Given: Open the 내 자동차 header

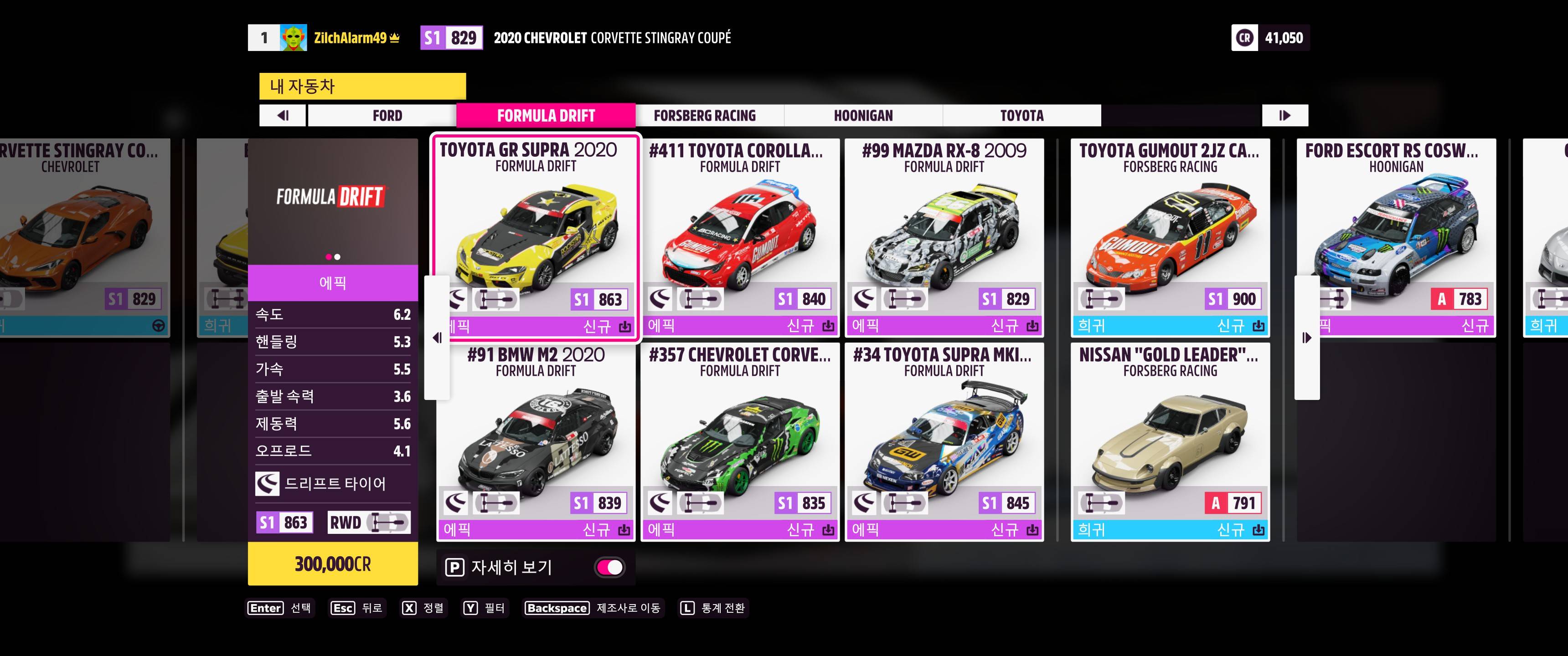Looking at the screenshot, I should point(362,87).
